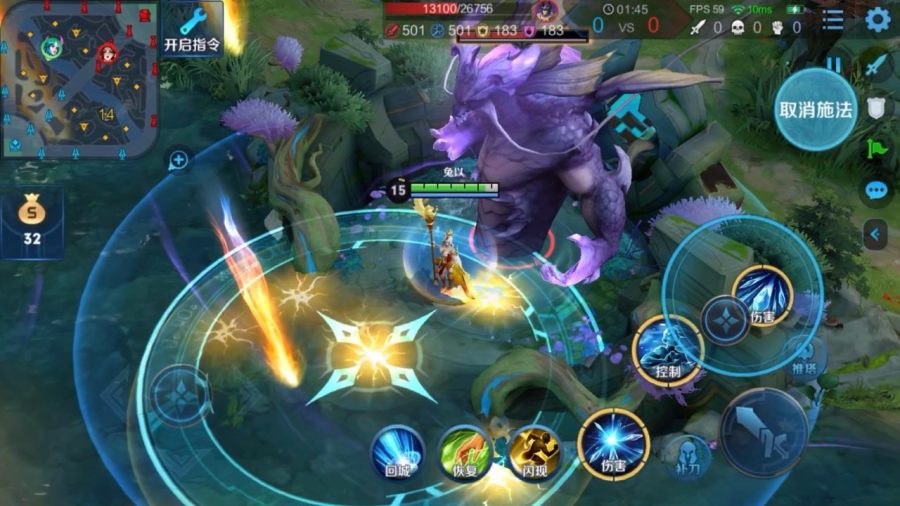Cast the 控制 control skill

tap(667, 350)
